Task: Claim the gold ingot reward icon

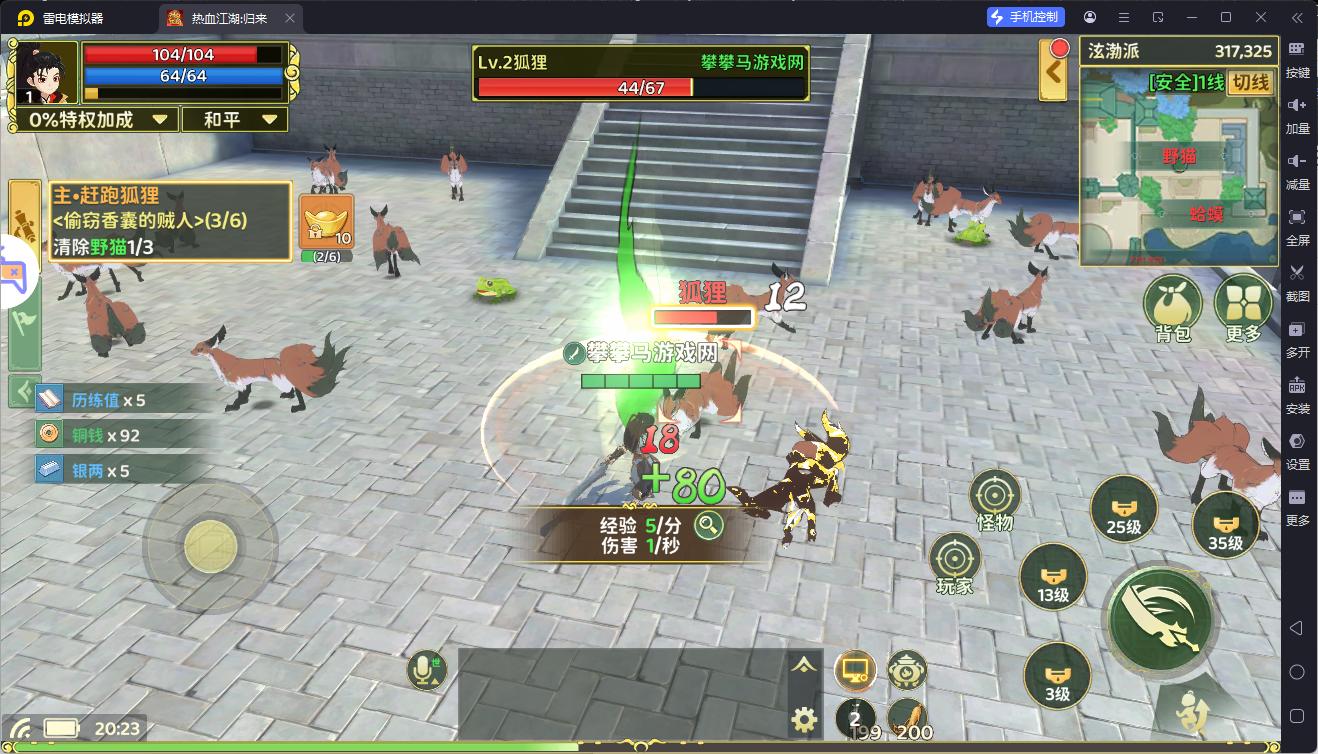Action: 326,222
